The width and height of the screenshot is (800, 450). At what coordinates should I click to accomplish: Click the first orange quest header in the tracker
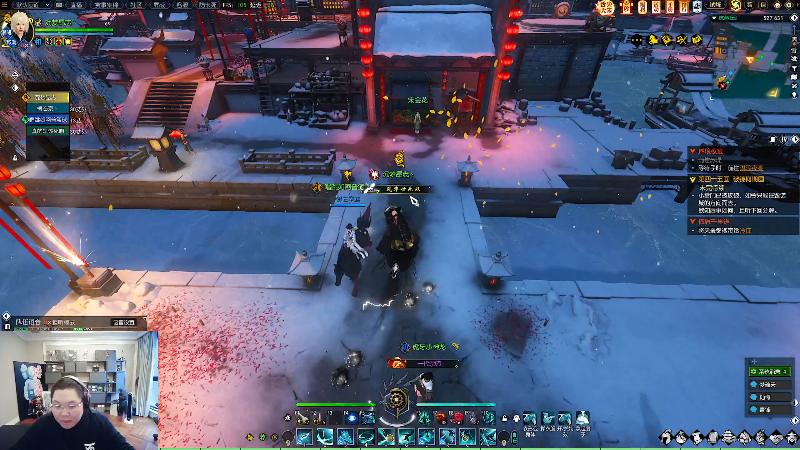click(x=710, y=150)
